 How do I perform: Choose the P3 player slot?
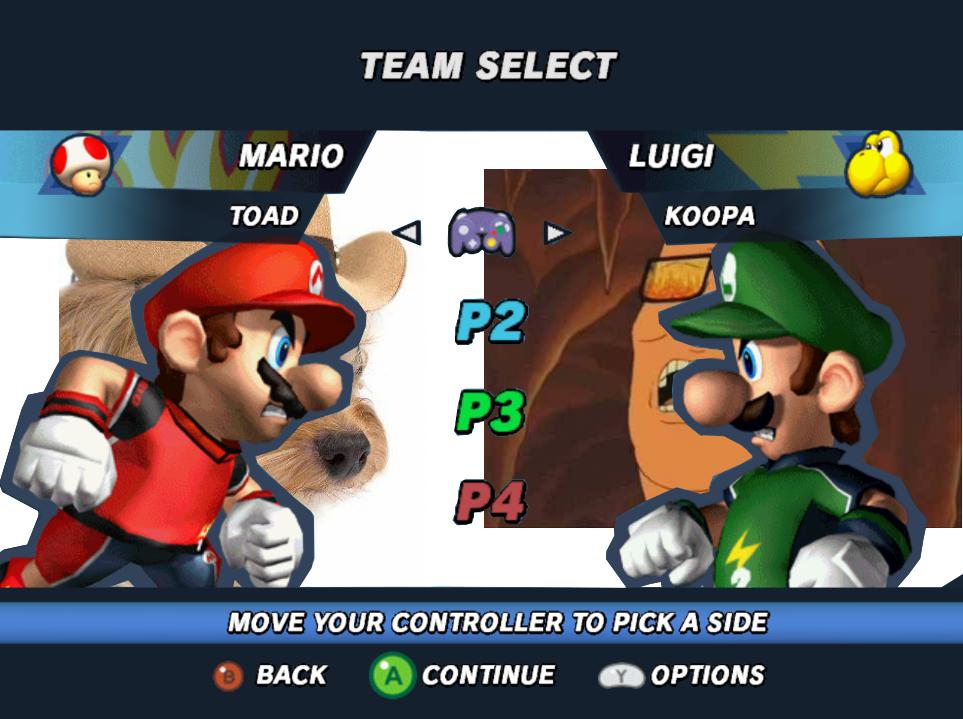(491, 411)
